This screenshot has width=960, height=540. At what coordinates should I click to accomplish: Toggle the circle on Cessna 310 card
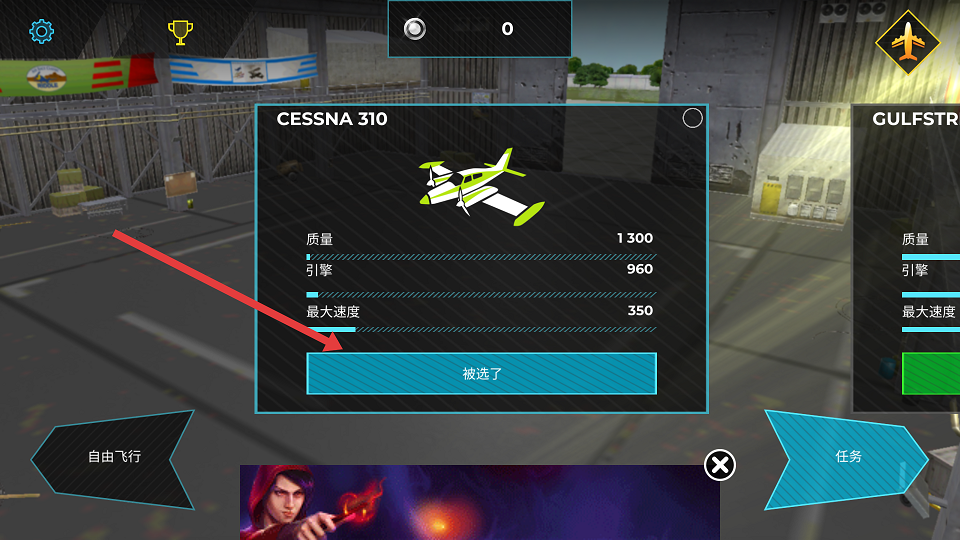[x=692, y=119]
